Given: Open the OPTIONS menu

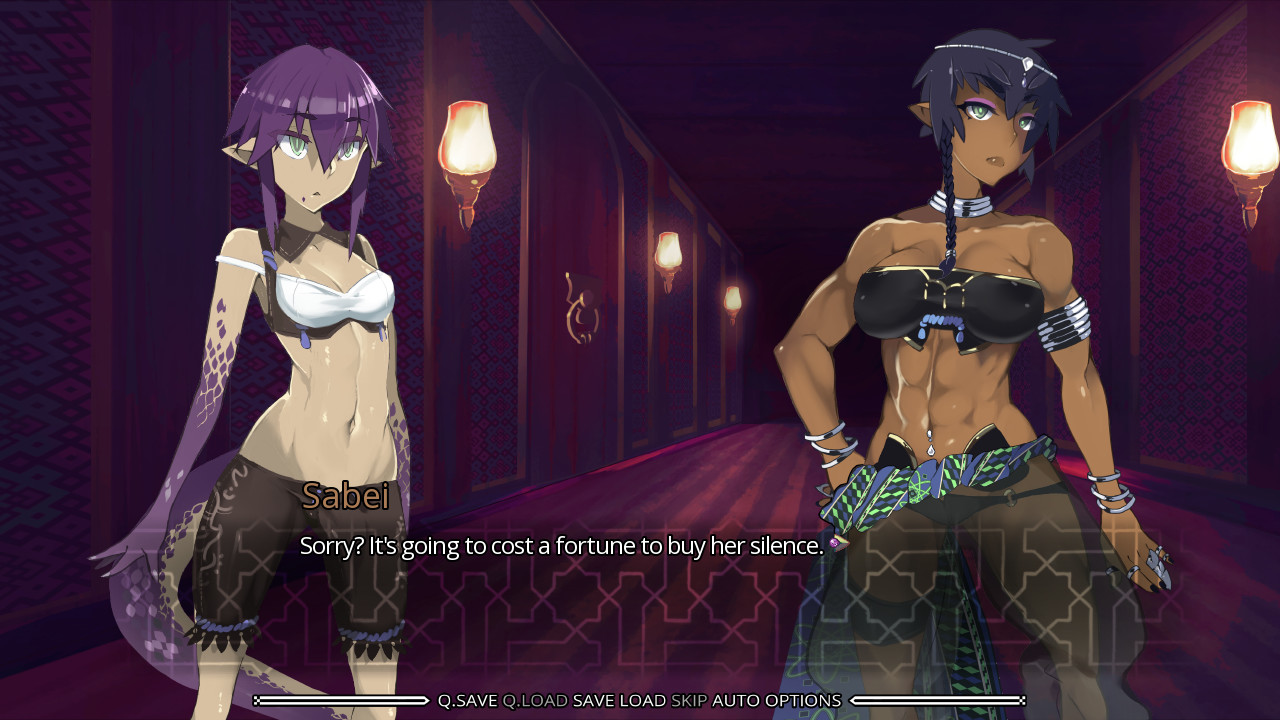Looking at the screenshot, I should click(803, 701).
